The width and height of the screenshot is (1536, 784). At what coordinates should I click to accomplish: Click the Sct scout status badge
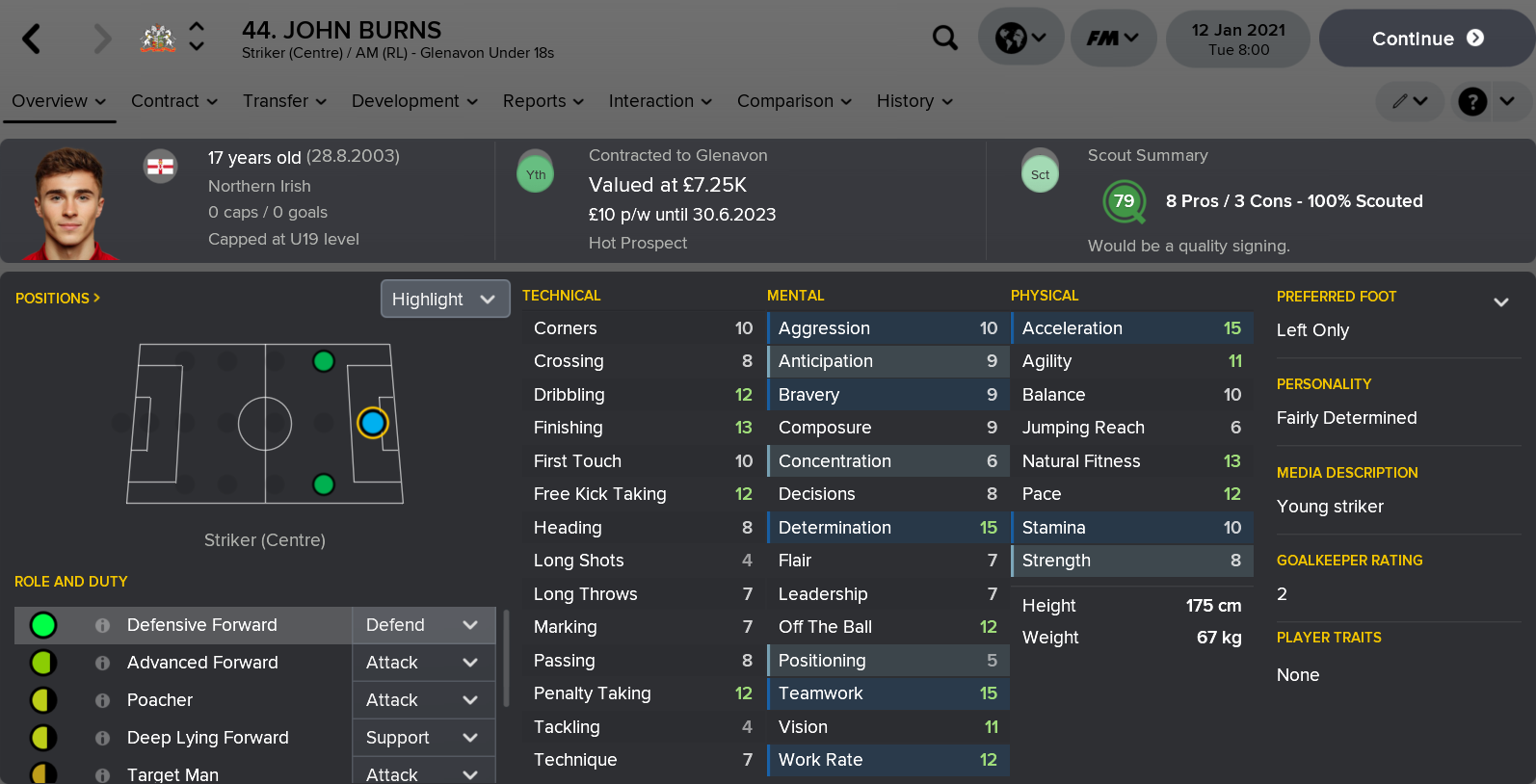1040,175
